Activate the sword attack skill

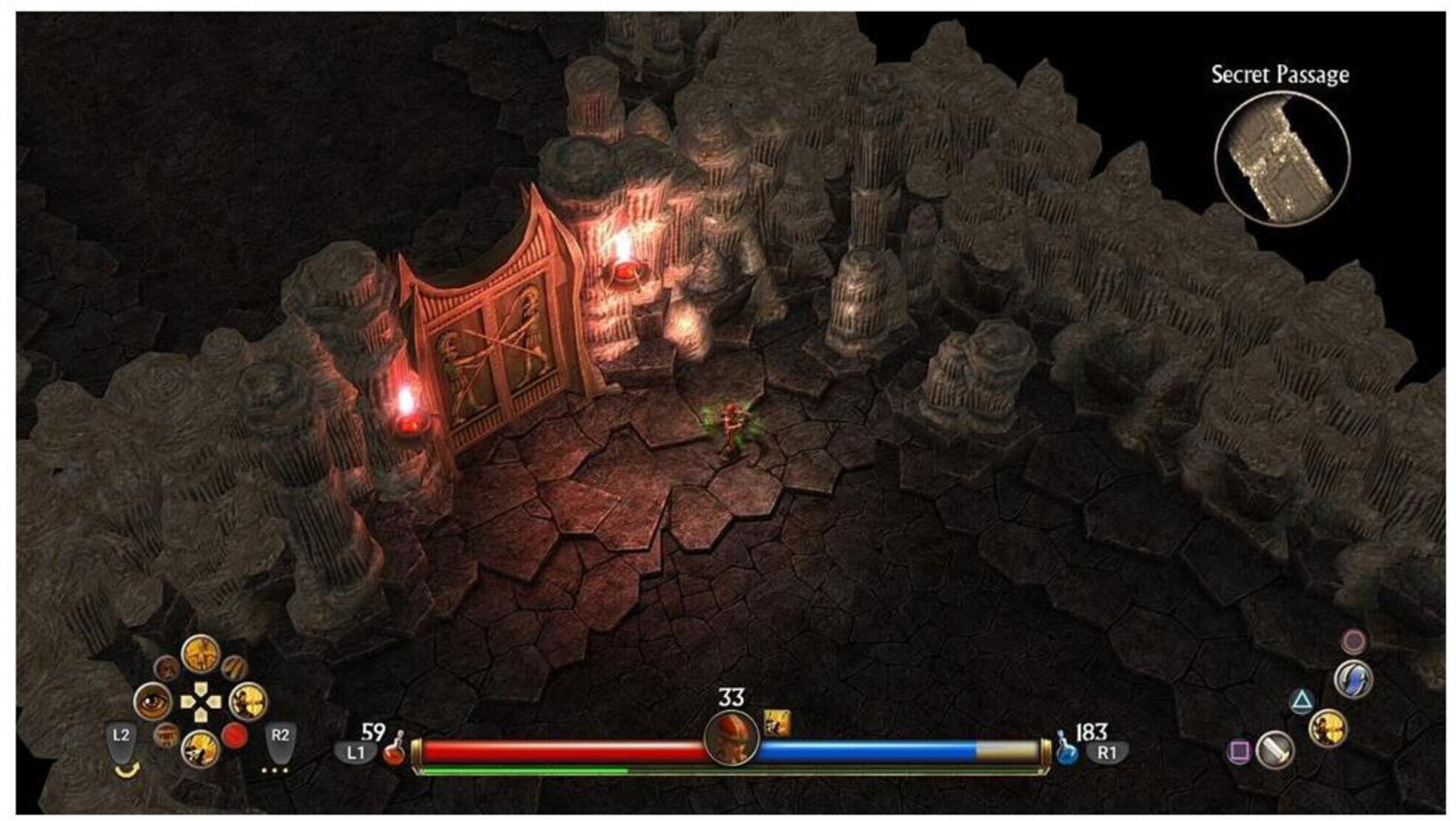click(x=1274, y=749)
